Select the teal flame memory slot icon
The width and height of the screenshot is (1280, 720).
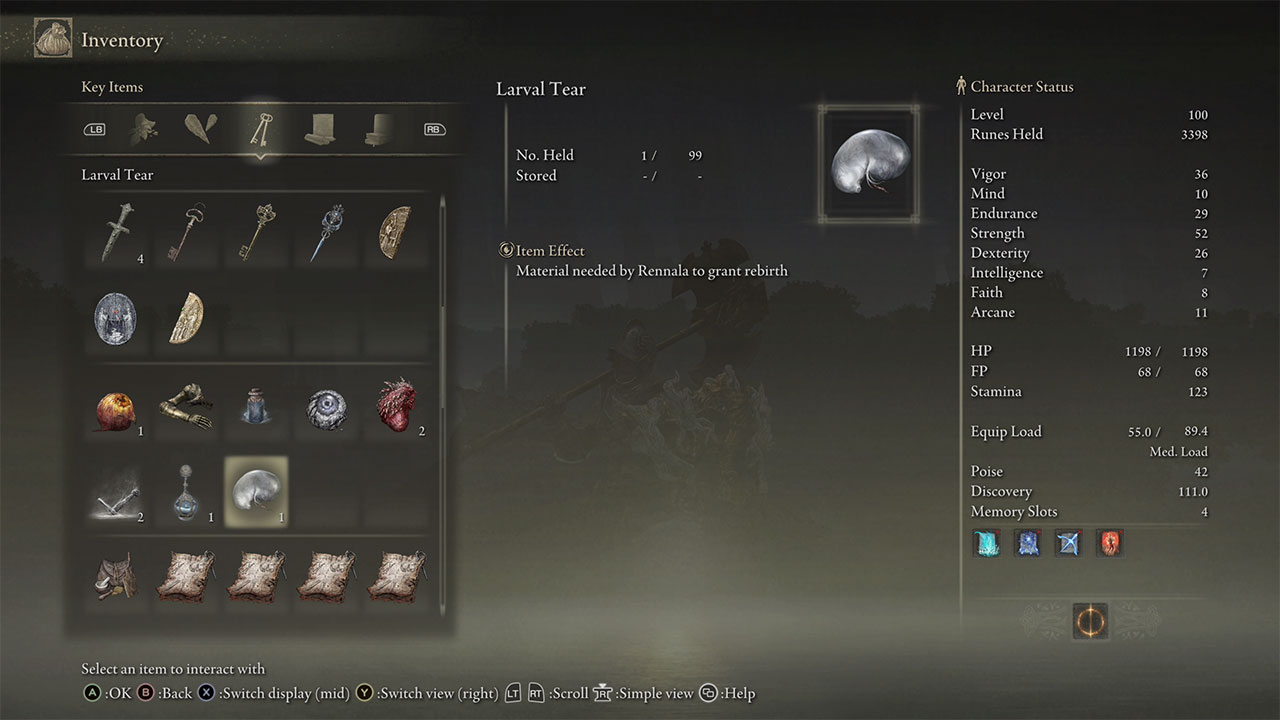click(987, 543)
